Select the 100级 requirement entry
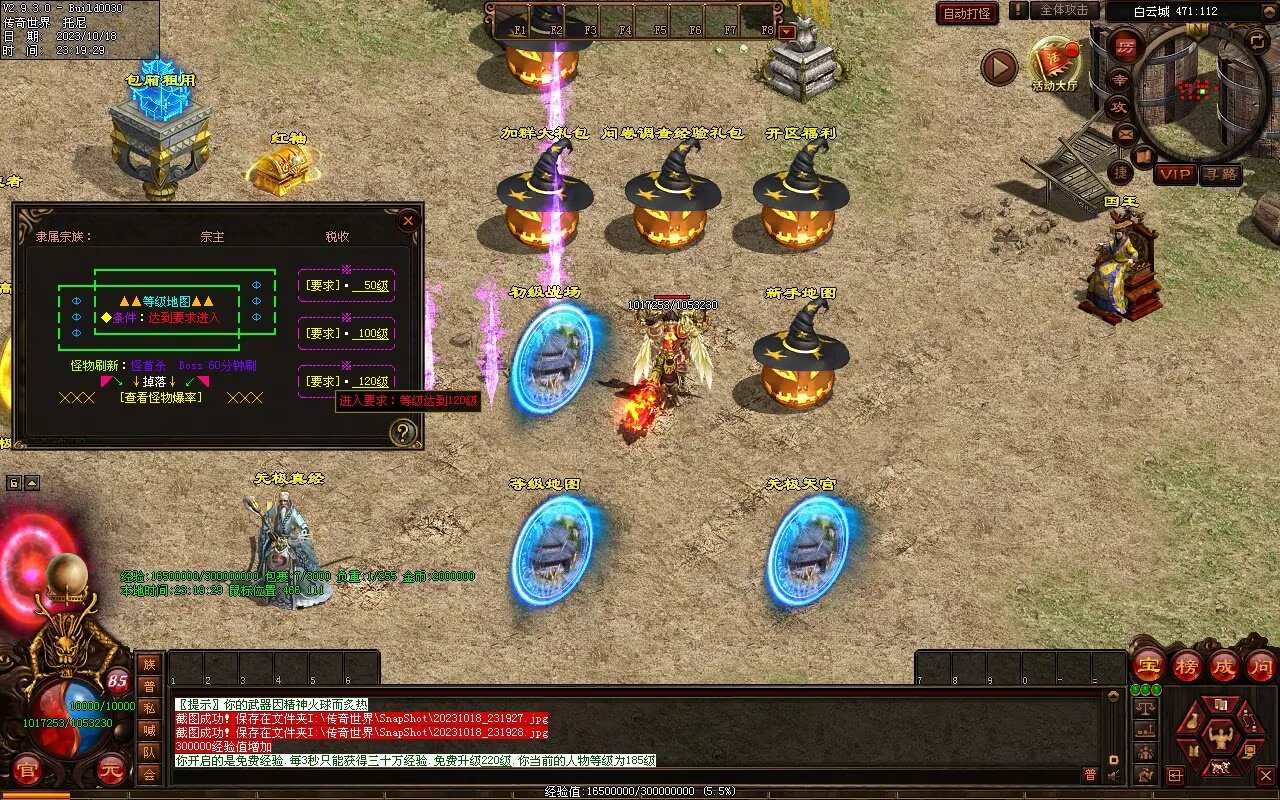The image size is (1280, 800). (346, 333)
